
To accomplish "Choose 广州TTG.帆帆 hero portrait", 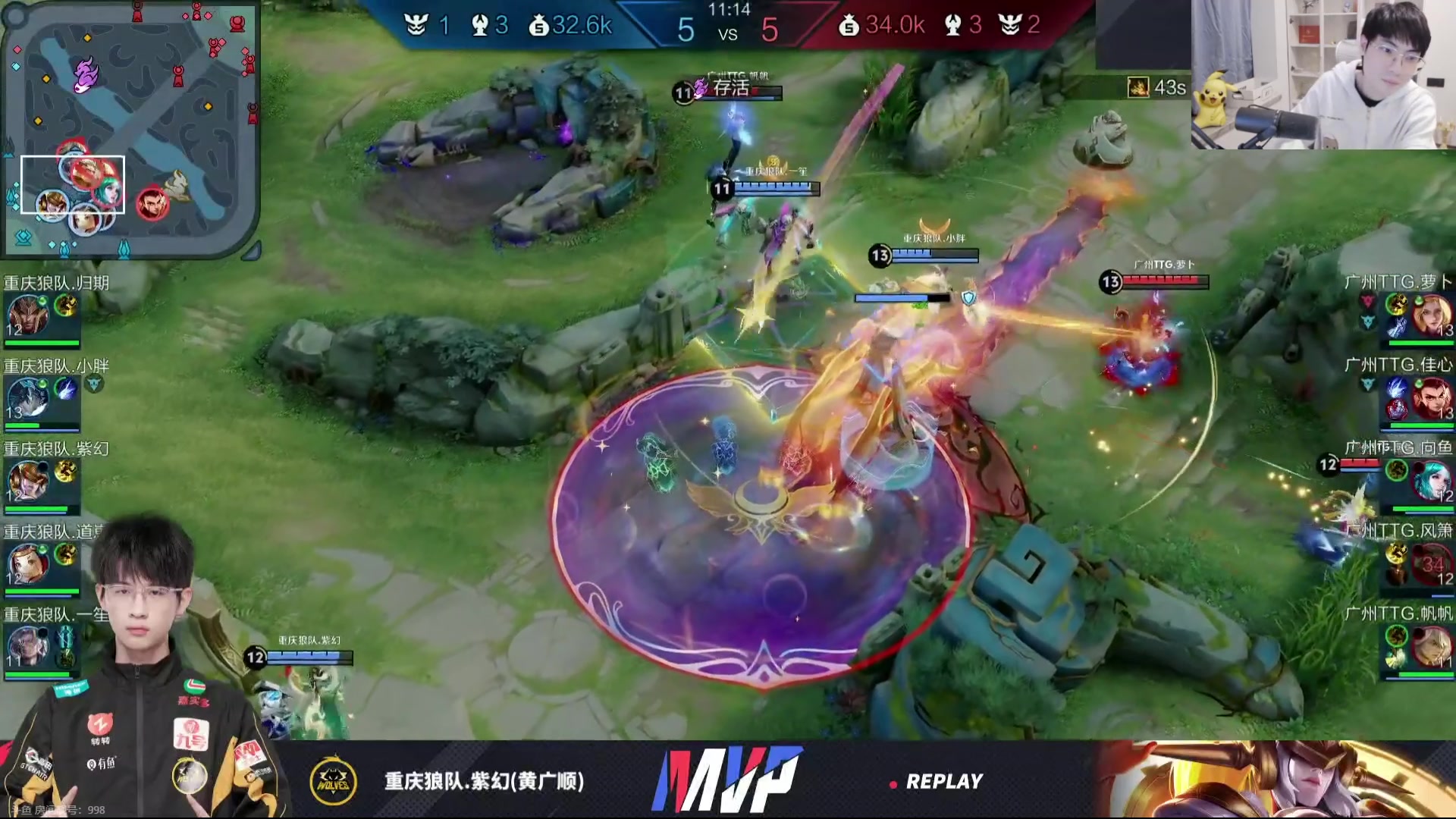I will 1430,646.
